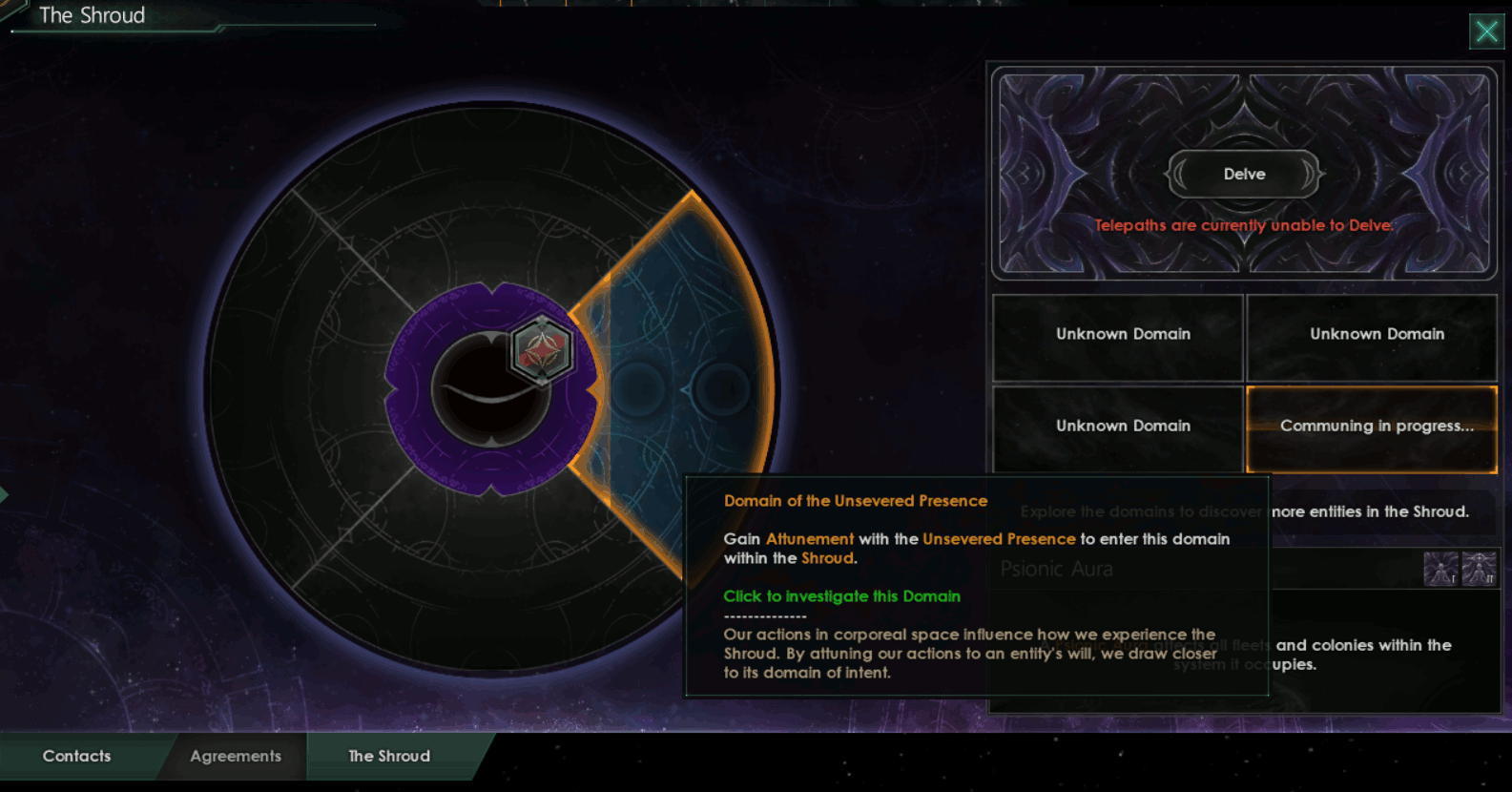Select the lower-left Unknown Domain slot
Image resolution: width=1512 pixels, height=792 pixels.
(x=1117, y=426)
